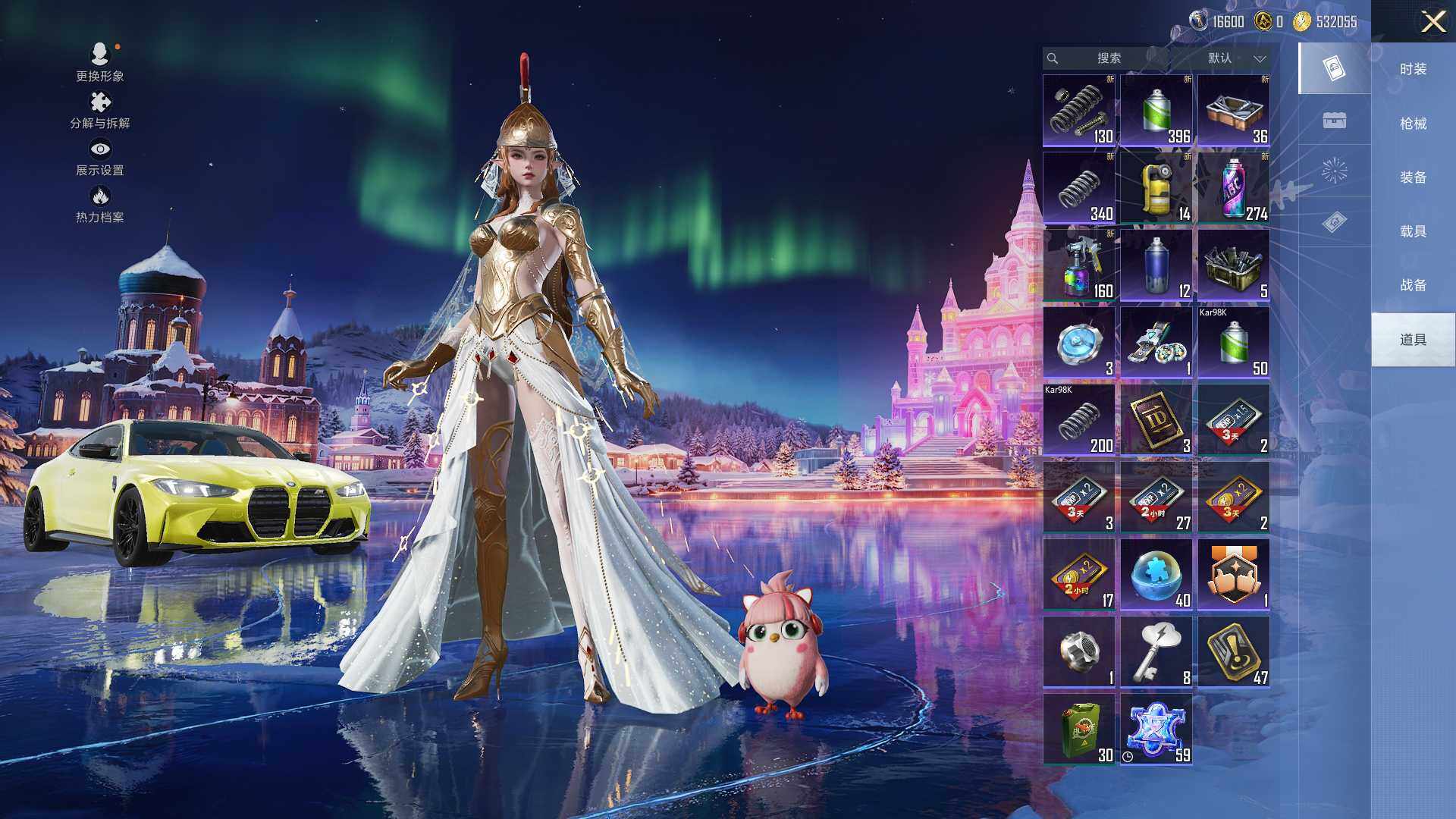Image resolution: width=1456 pixels, height=819 pixels.
Task: Pick the yellow backpack item slot
Action: pyautogui.click(x=1156, y=188)
